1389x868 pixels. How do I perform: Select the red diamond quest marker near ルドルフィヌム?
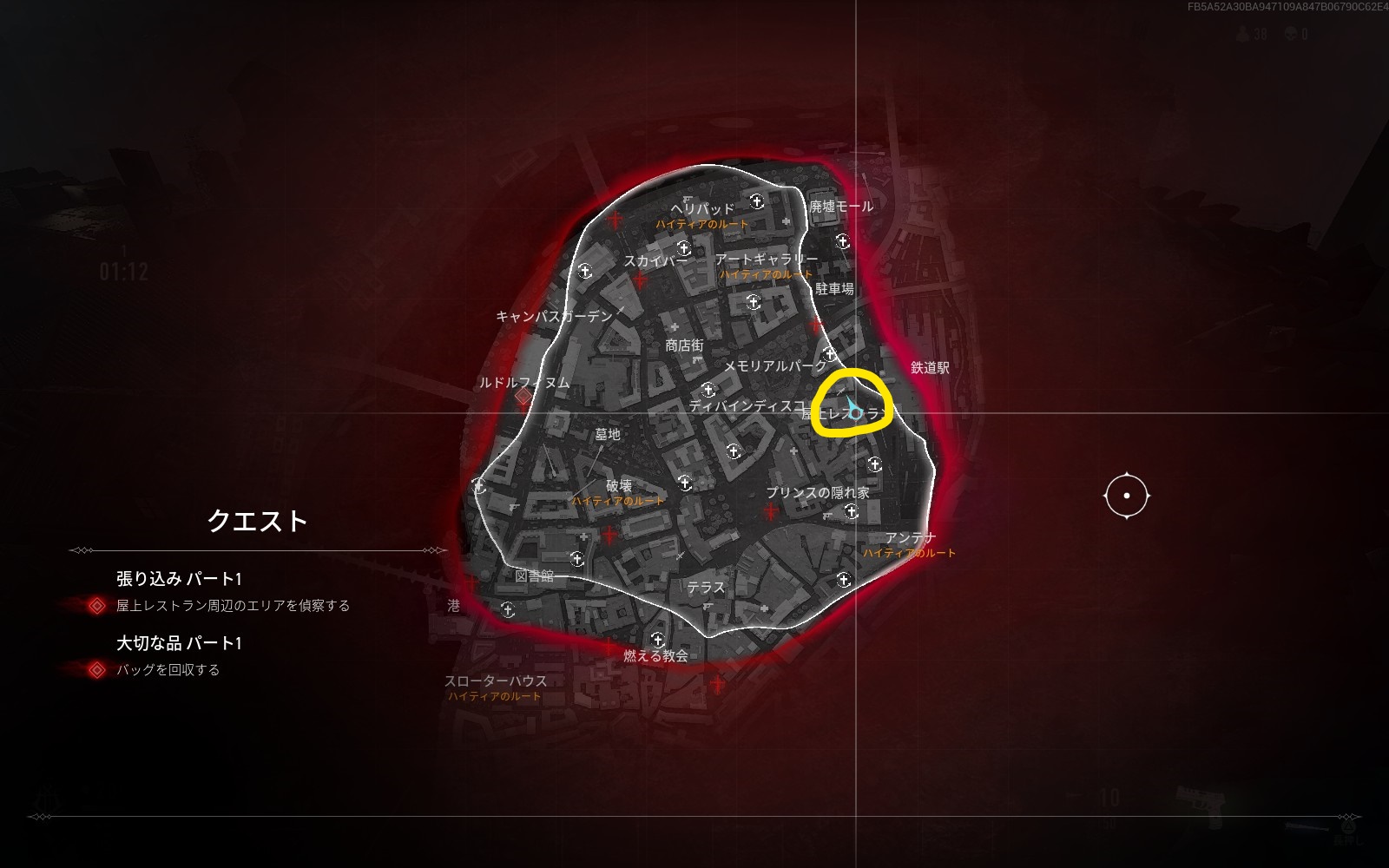pyautogui.click(x=523, y=397)
